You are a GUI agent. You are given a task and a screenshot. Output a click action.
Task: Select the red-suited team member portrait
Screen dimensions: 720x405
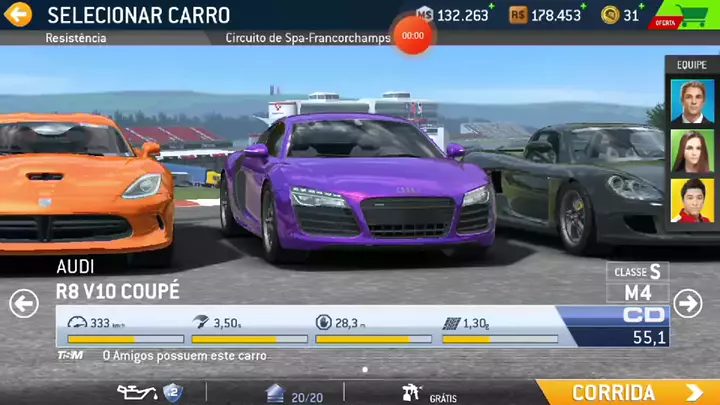[692, 200]
